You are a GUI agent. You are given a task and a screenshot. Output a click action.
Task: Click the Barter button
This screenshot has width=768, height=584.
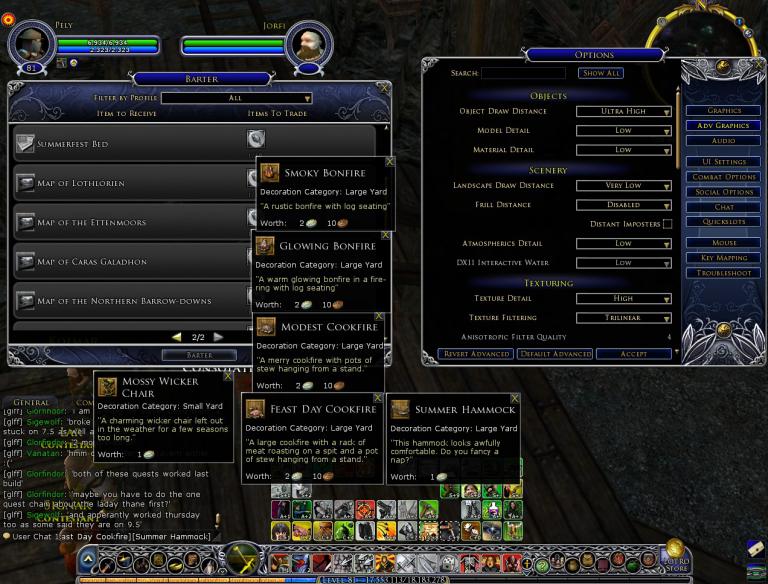point(200,355)
